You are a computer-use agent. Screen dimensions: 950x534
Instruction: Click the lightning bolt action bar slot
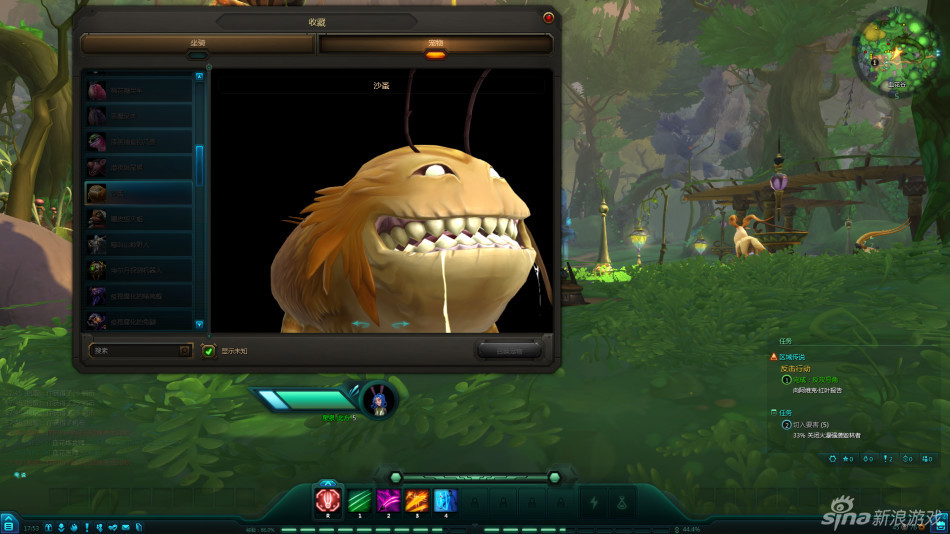coord(594,502)
